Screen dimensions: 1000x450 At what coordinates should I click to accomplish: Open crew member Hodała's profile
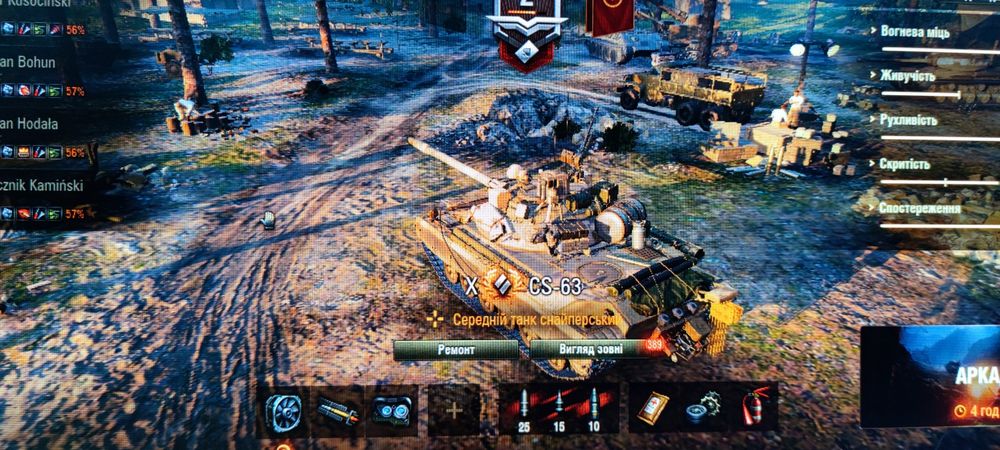[x=35, y=124]
